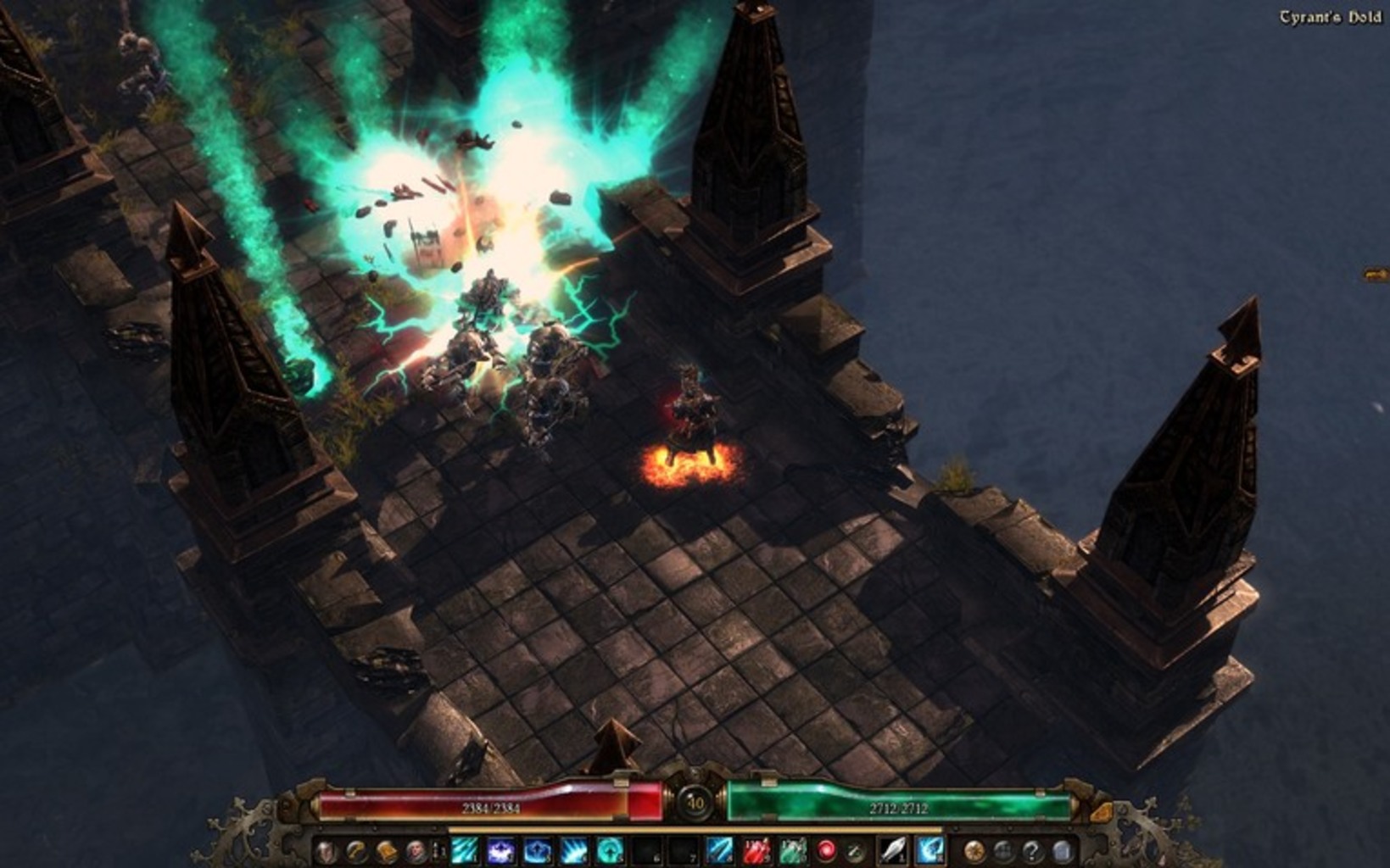Trigger the teal circle arrow skill
The height and width of the screenshot is (868, 1390).
click(610, 850)
